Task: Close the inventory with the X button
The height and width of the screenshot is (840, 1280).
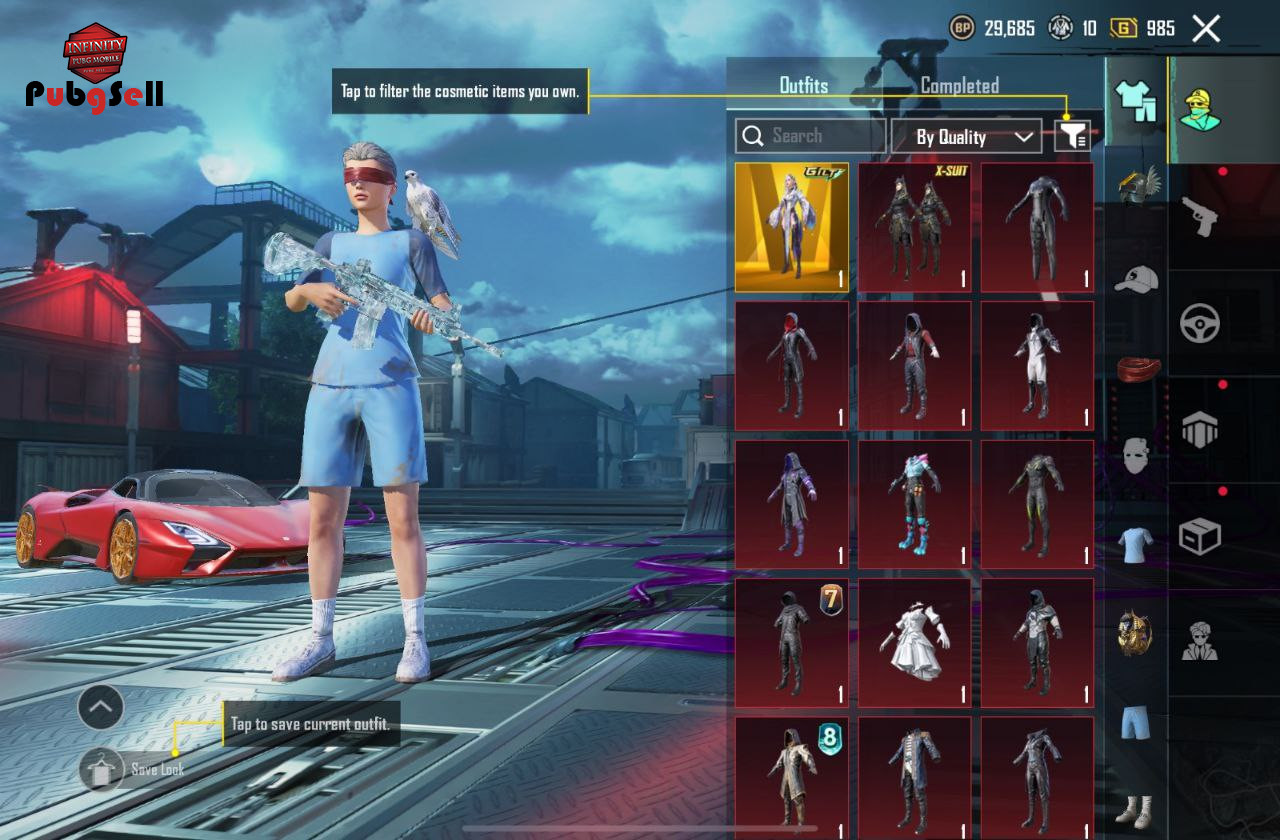Action: 1206,28
